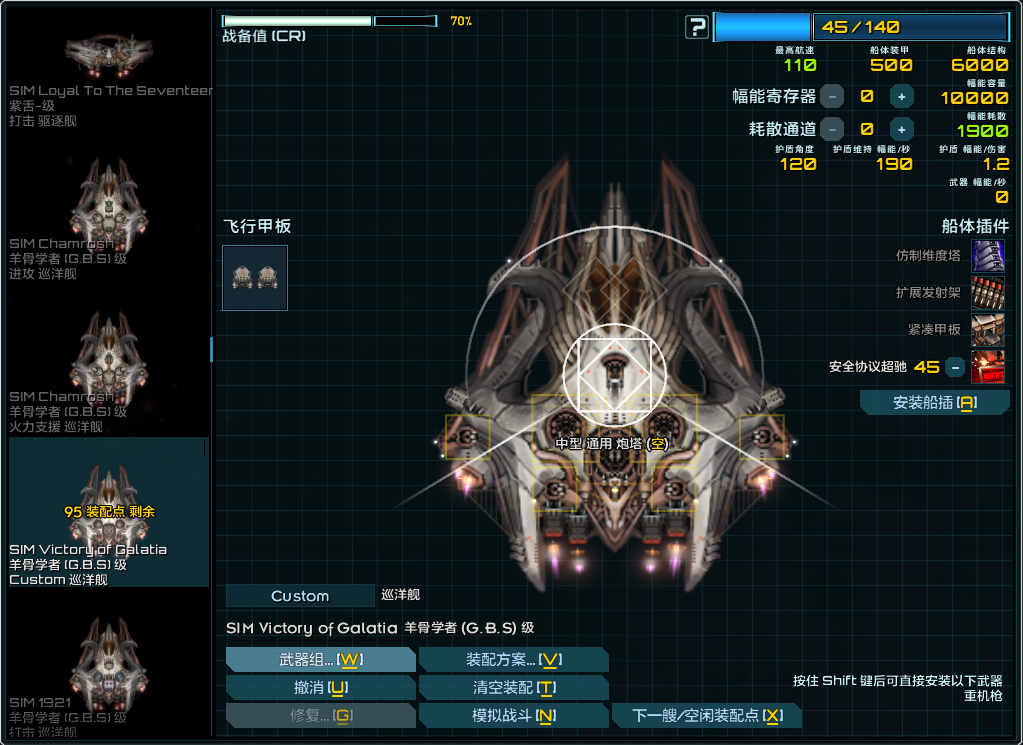Install a hullmod on the ship

(934, 403)
